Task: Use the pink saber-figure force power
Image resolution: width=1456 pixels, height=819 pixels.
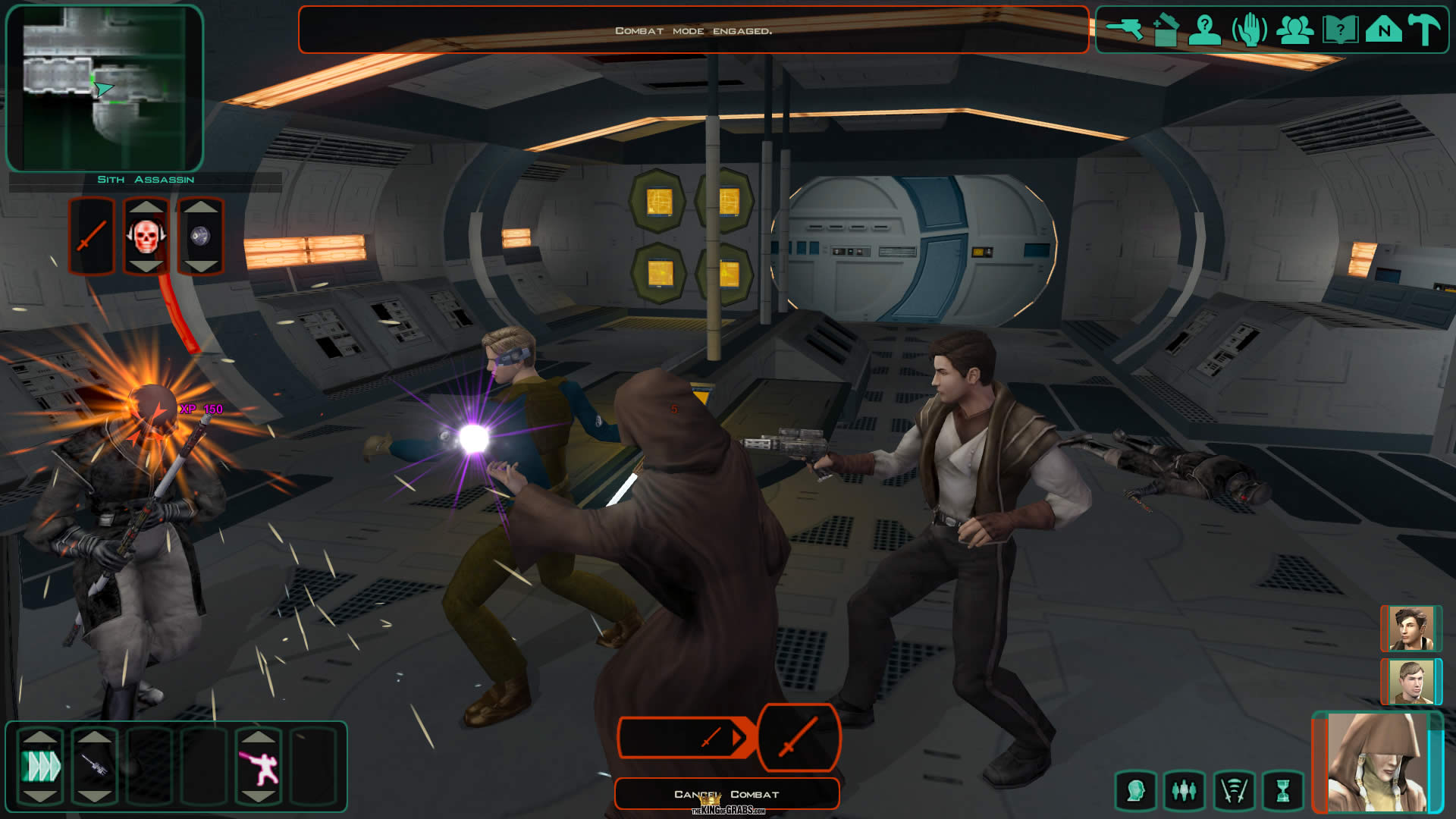Action: point(259,766)
